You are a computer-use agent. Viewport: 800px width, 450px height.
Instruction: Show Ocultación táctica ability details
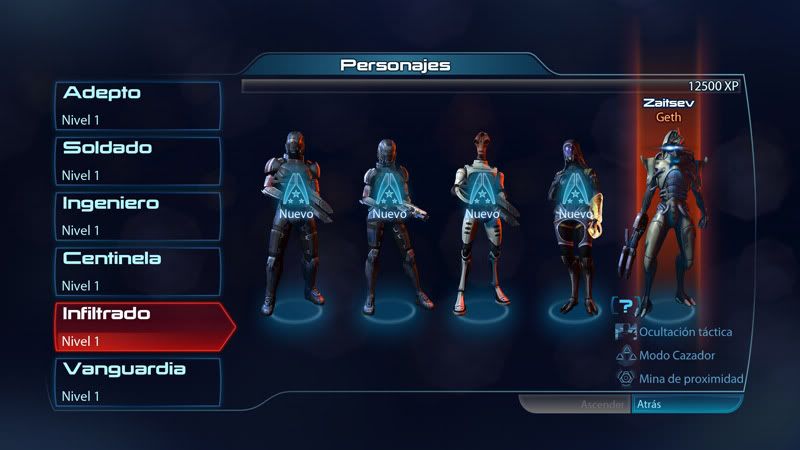[680, 332]
